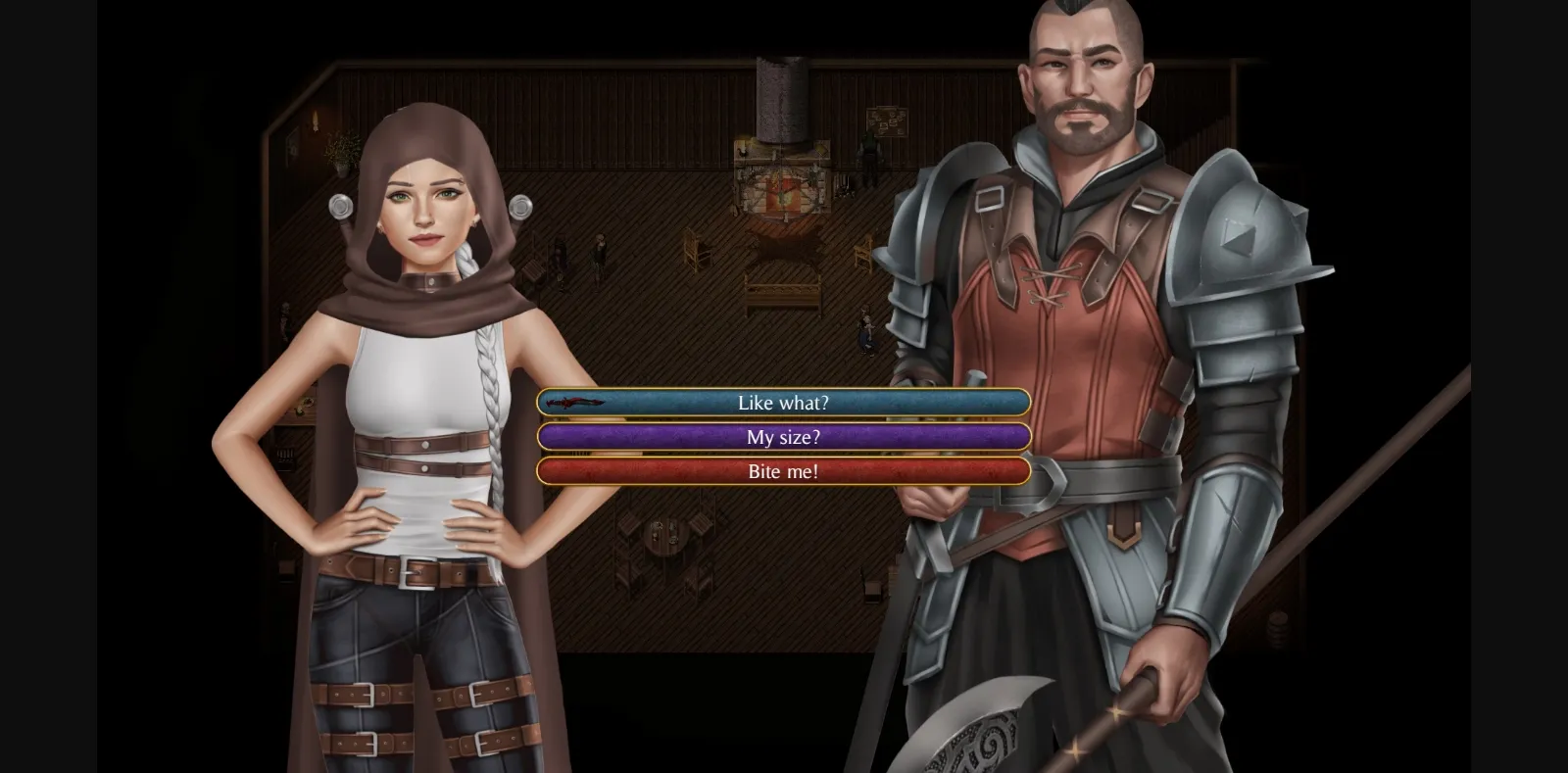Click the lacing on the warrior's red tunic
This screenshot has width=1568, height=773.
tap(1047, 284)
